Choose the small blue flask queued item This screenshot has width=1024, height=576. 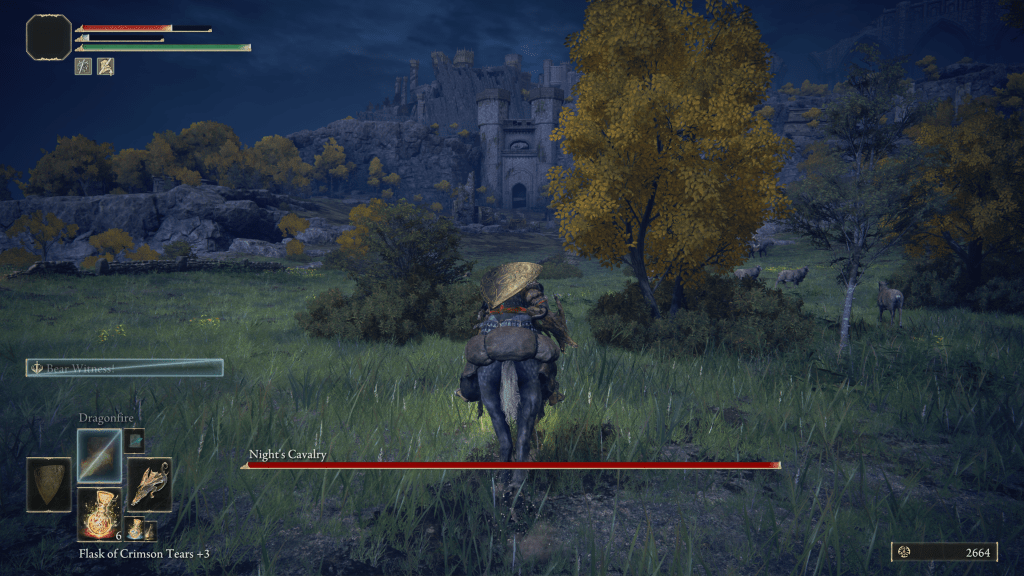[134, 528]
